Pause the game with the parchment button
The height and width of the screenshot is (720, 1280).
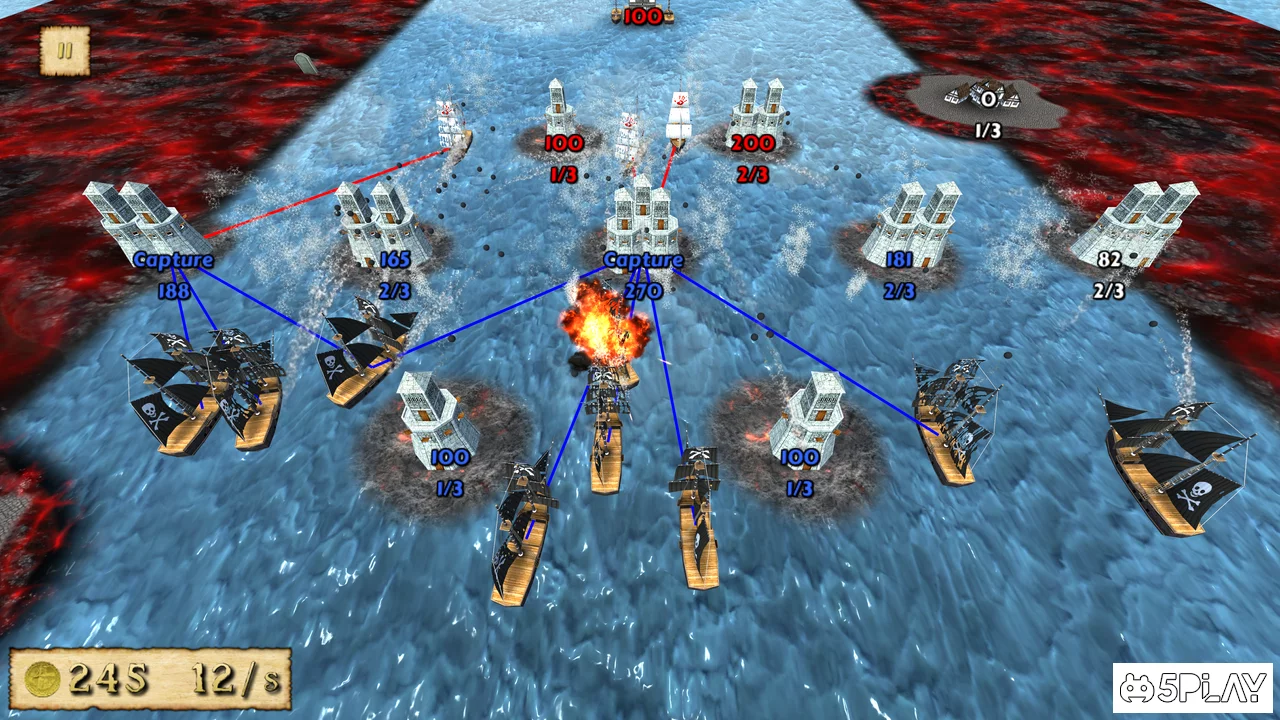65,51
